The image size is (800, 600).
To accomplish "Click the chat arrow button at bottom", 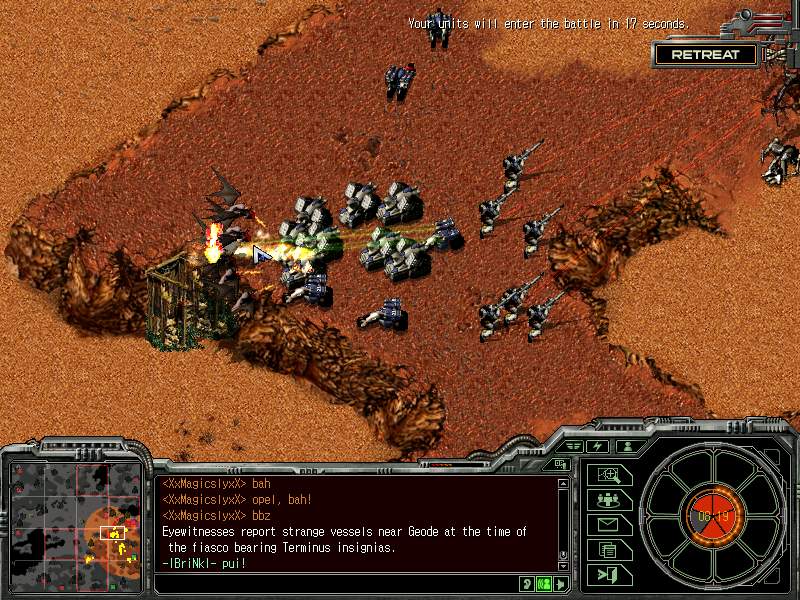I will [560, 583].
